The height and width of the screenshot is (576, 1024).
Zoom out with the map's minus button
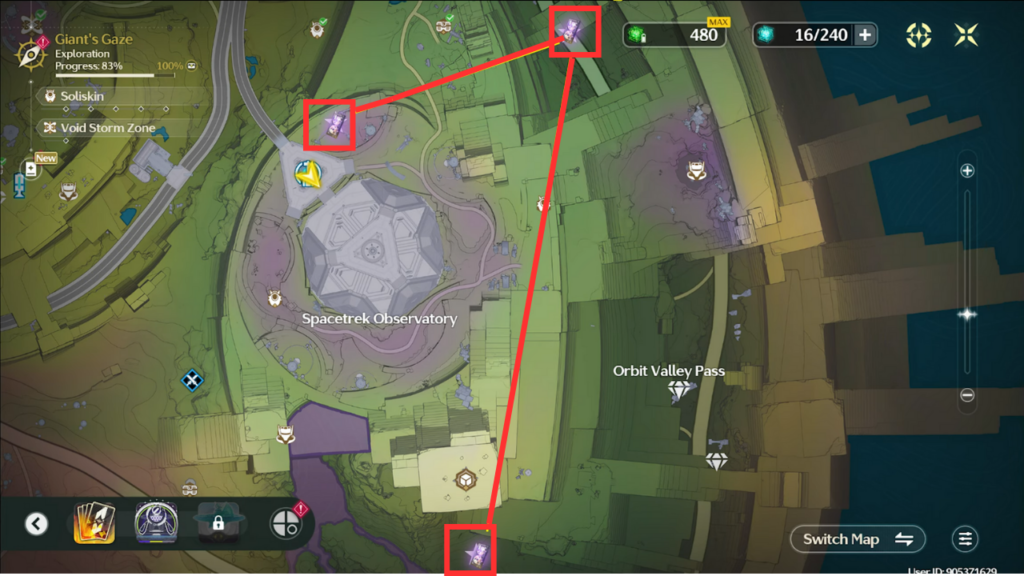click(967, 395)
